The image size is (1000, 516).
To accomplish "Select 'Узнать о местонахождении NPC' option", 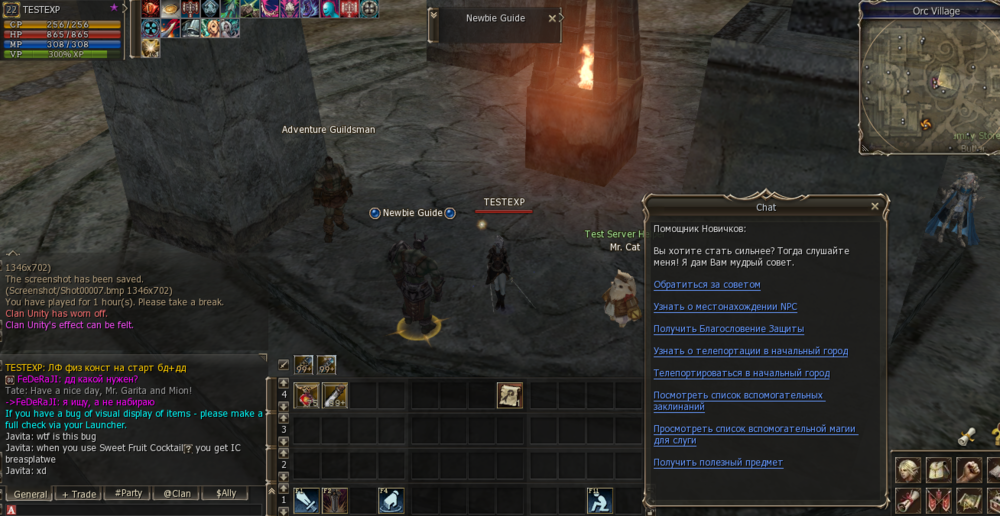I will [725, 307].
